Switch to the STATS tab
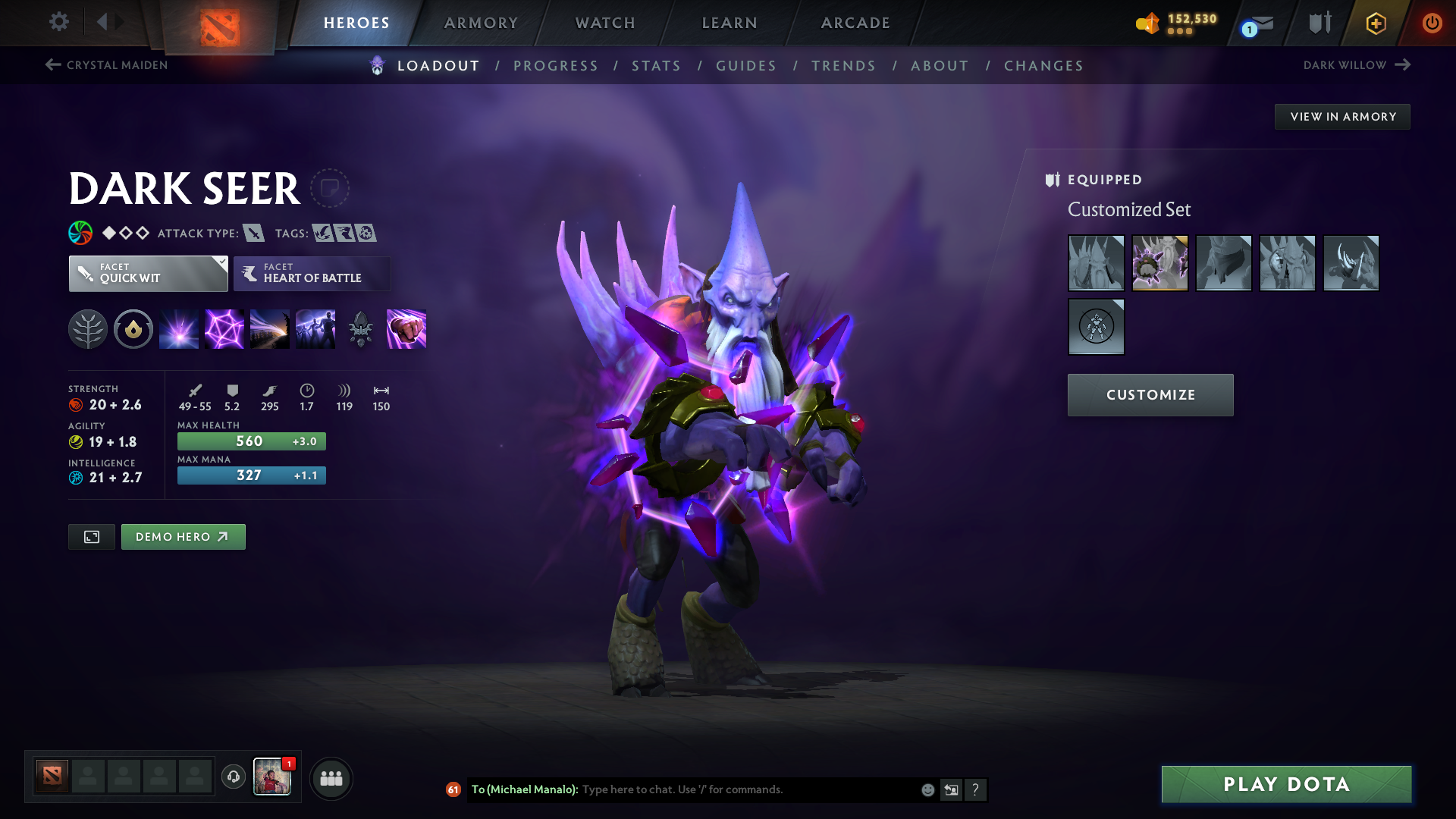1456x819 pixels. pos(656,66)
